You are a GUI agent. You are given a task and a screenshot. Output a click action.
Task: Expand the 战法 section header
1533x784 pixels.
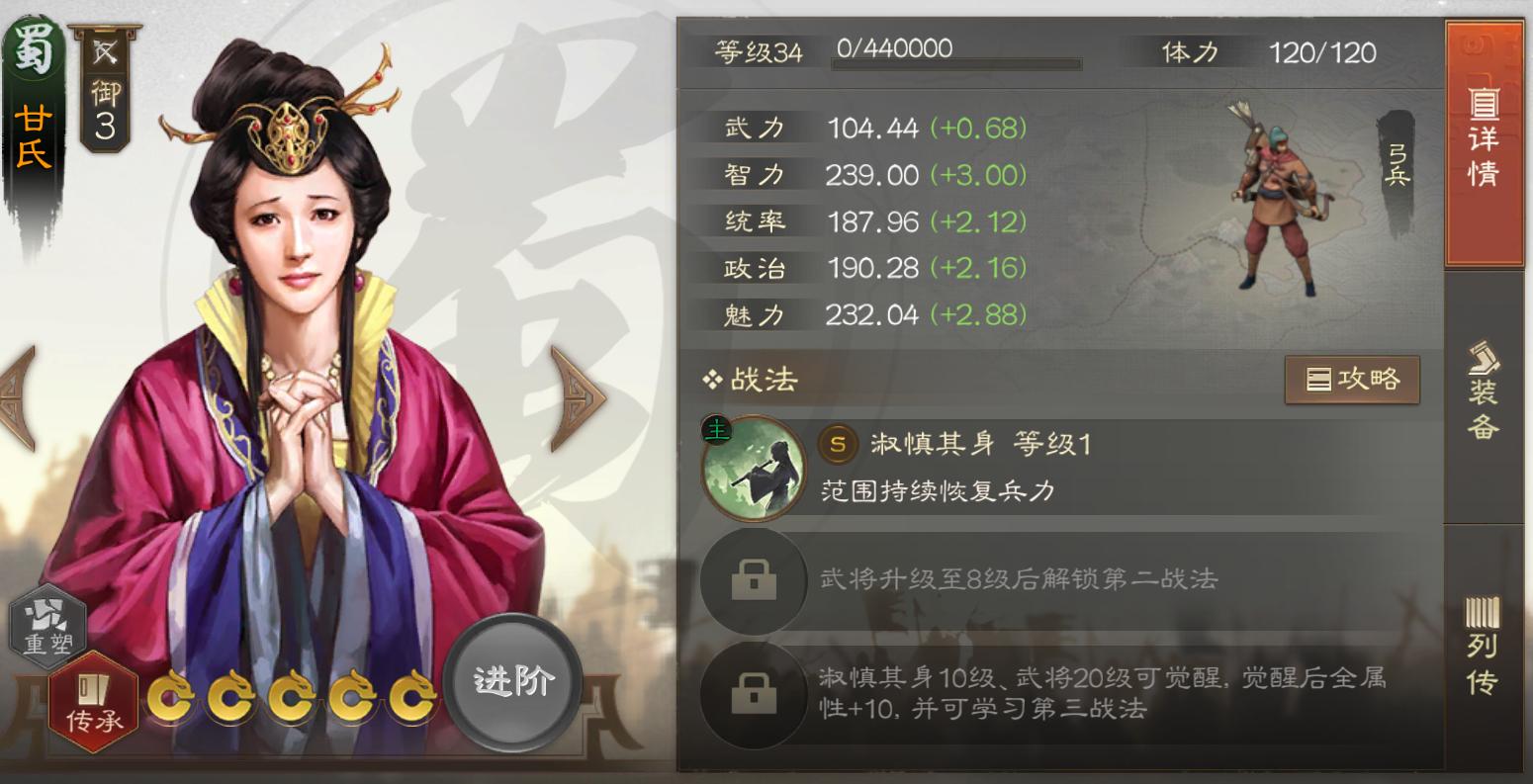coord(749,379)
